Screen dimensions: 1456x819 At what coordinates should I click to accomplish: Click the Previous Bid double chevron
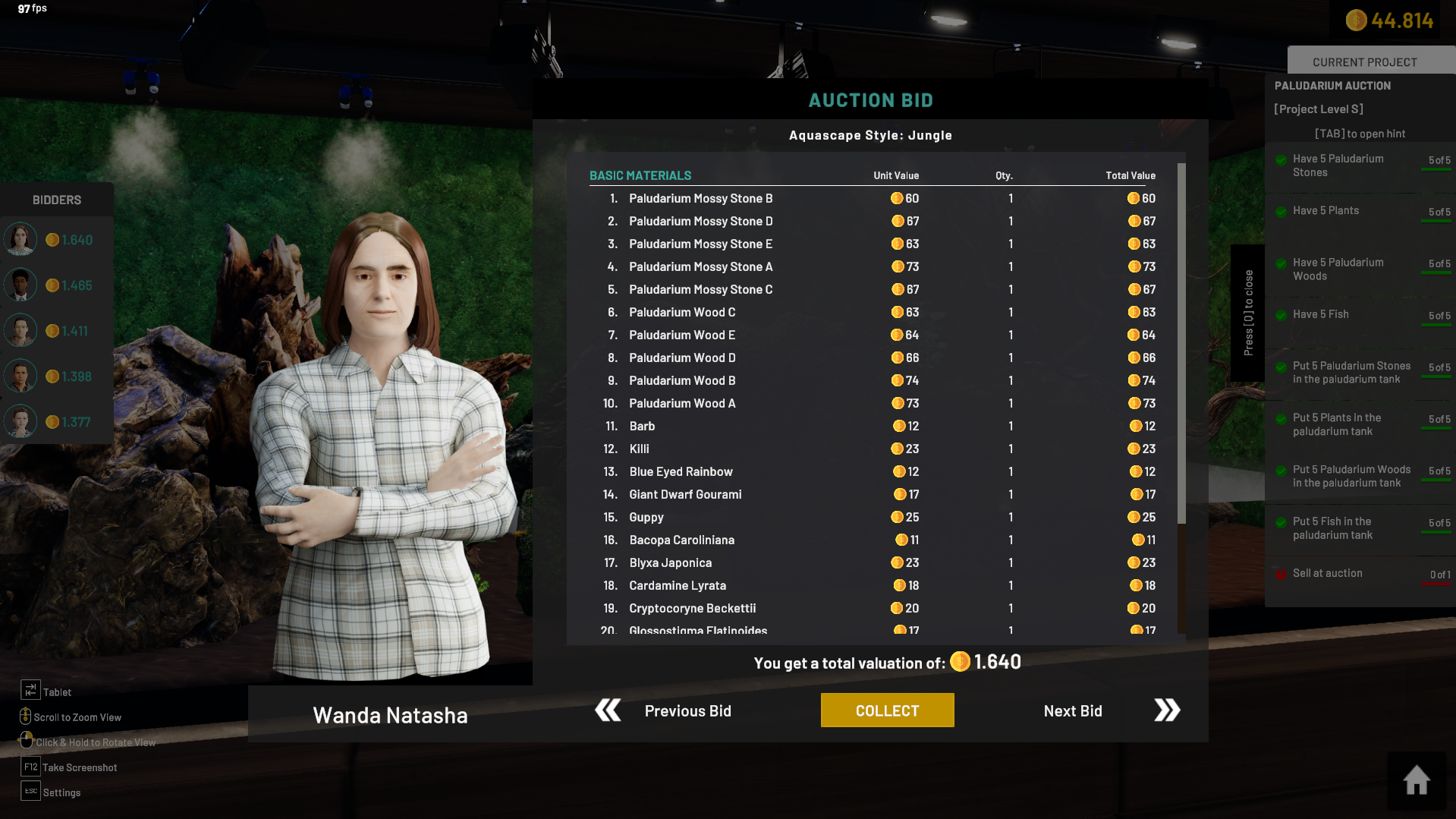pos(606,710)
